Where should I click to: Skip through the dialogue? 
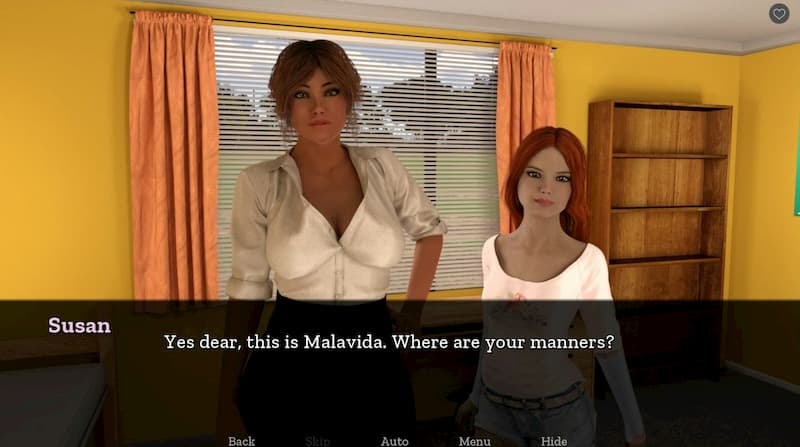click(x=316, y=440)
